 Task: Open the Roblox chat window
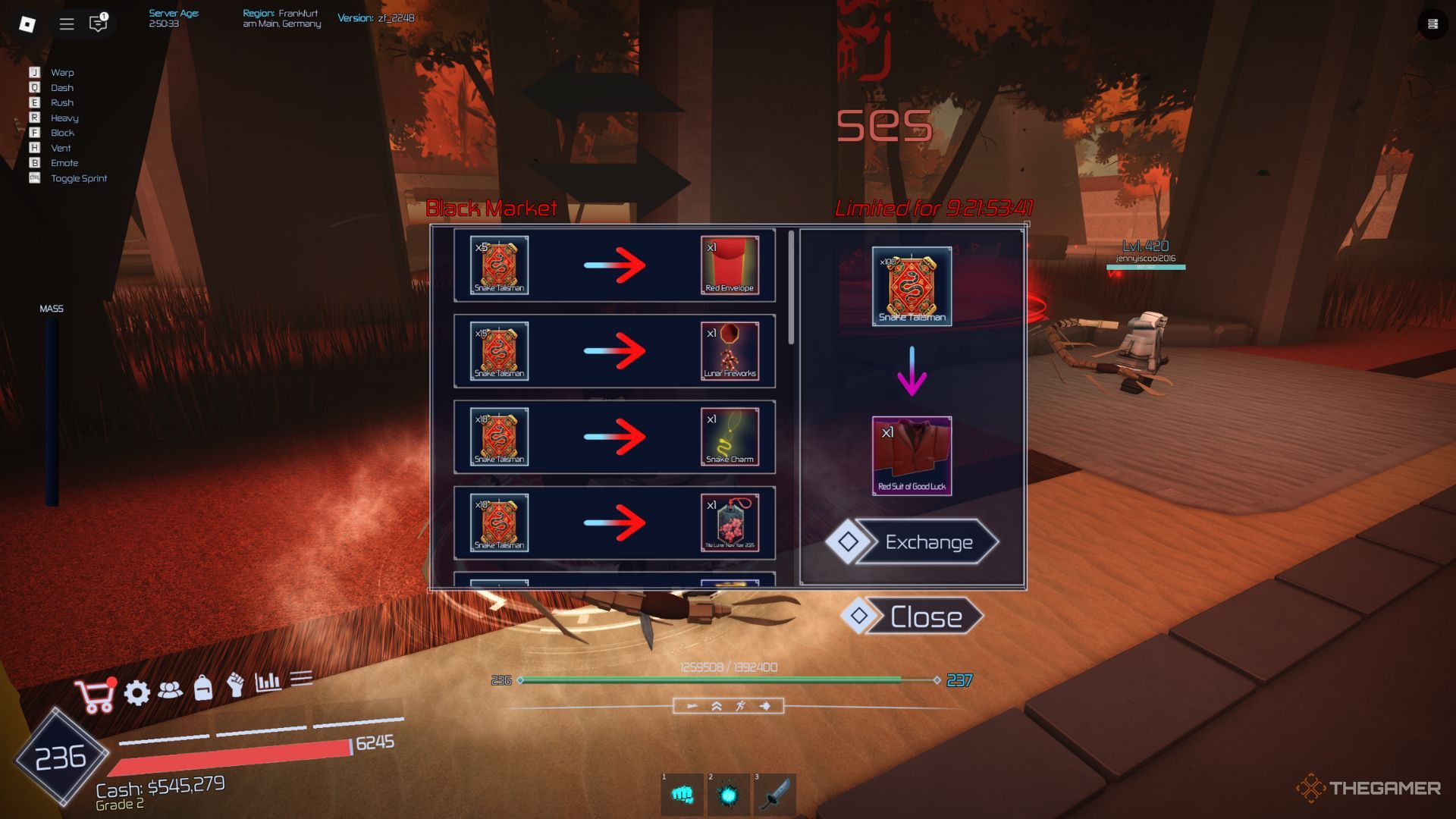click(x=98, y=24)
